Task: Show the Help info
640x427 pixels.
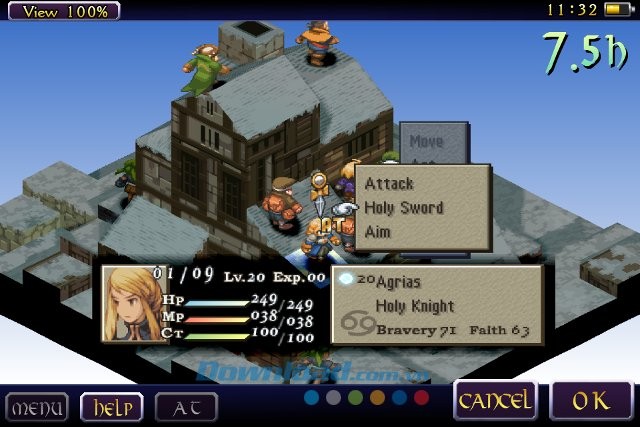Action: (111, 407)
